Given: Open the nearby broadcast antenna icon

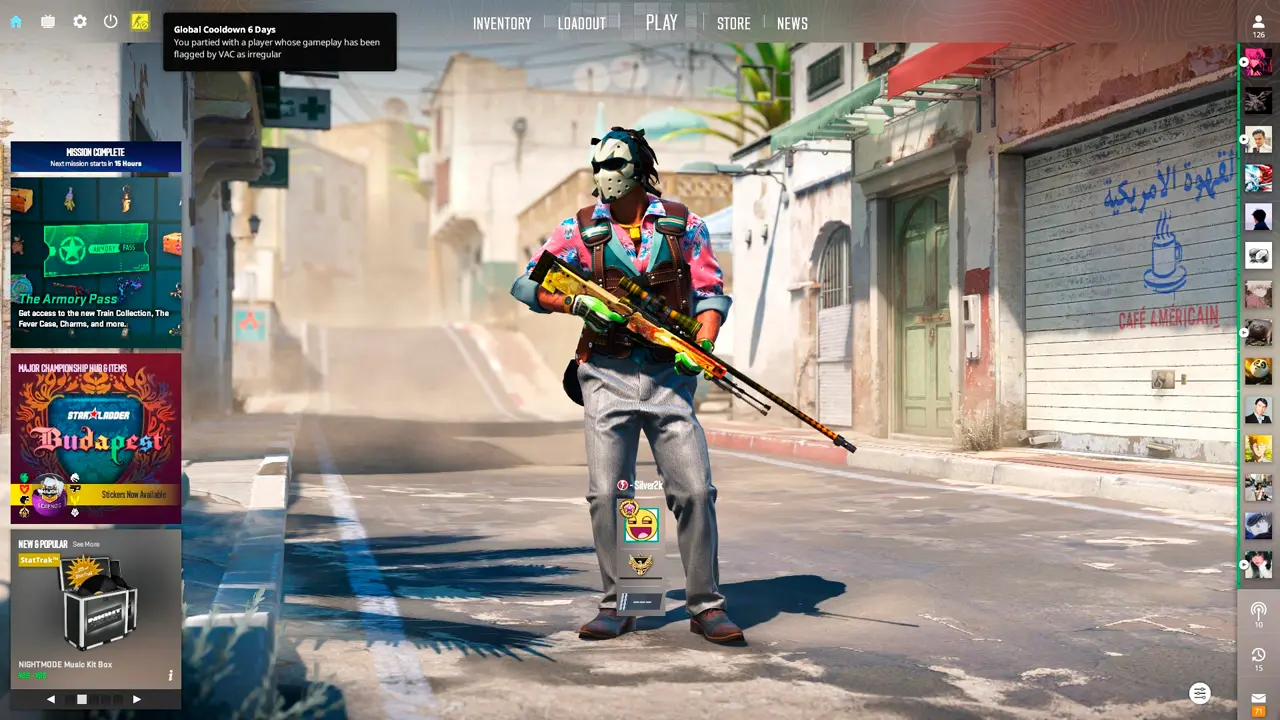Looking at the screenshot, I should 1258,610.
